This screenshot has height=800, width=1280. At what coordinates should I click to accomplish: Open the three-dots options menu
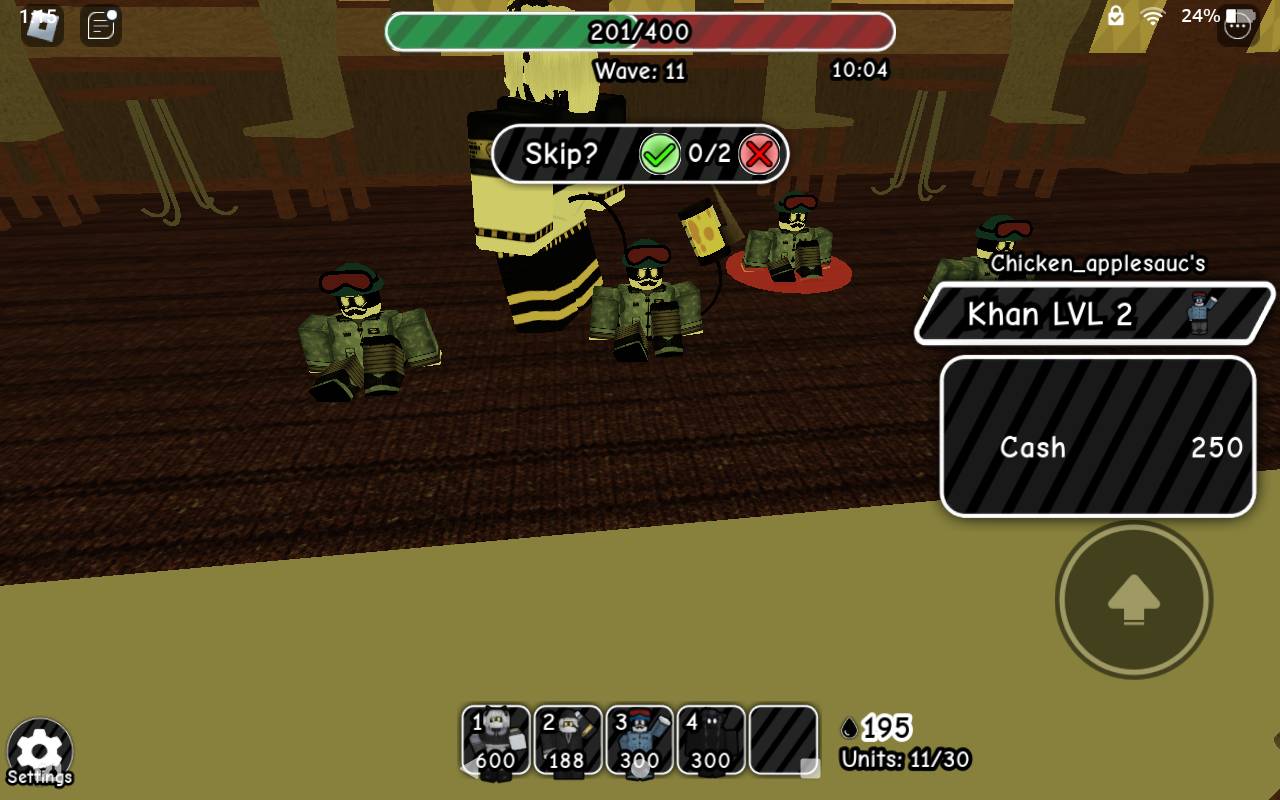(1238, 25)
